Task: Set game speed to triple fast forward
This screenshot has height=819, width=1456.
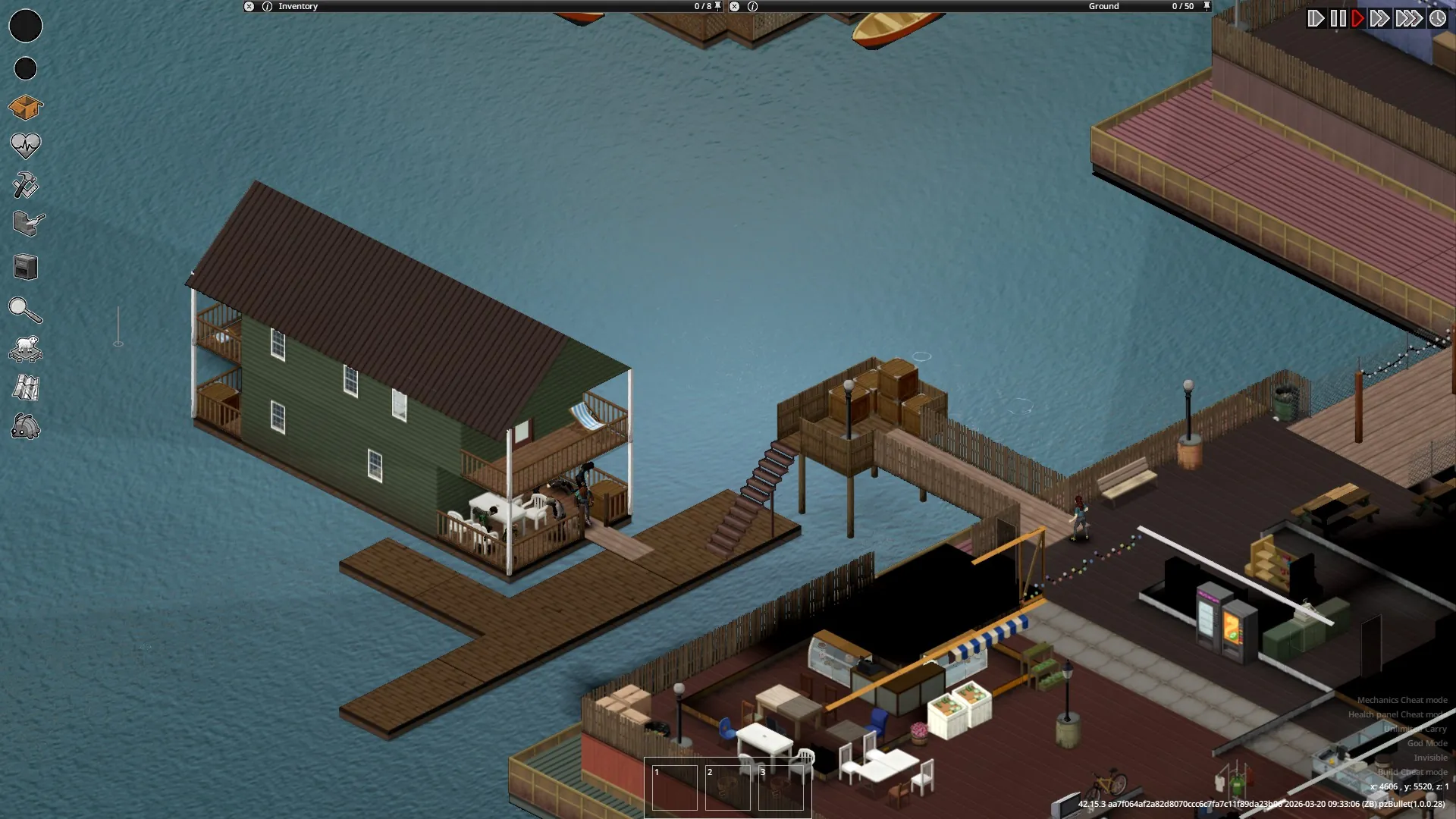Action: (1409, 18)
